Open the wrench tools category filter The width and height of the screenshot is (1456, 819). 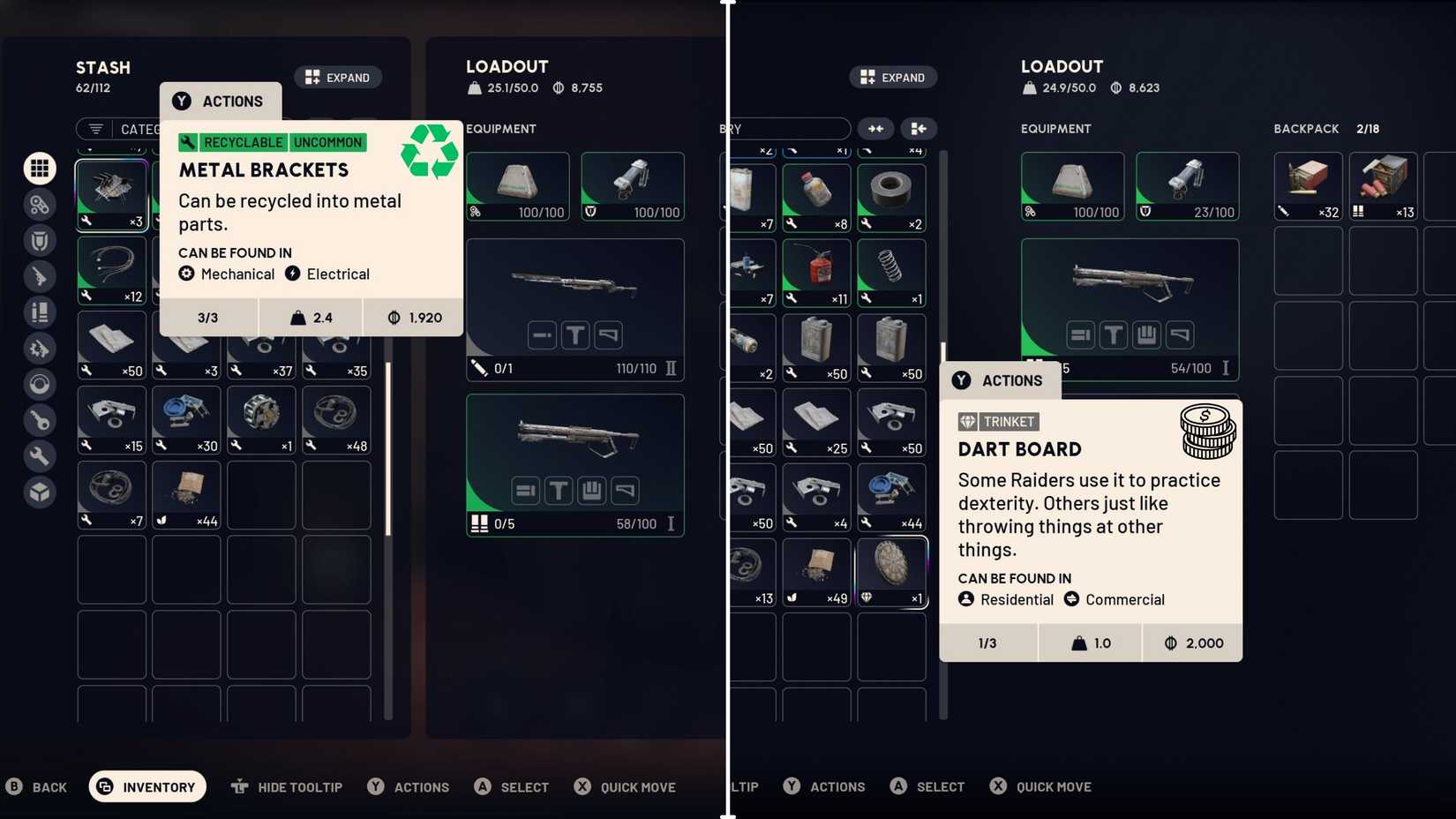point(40,456)
